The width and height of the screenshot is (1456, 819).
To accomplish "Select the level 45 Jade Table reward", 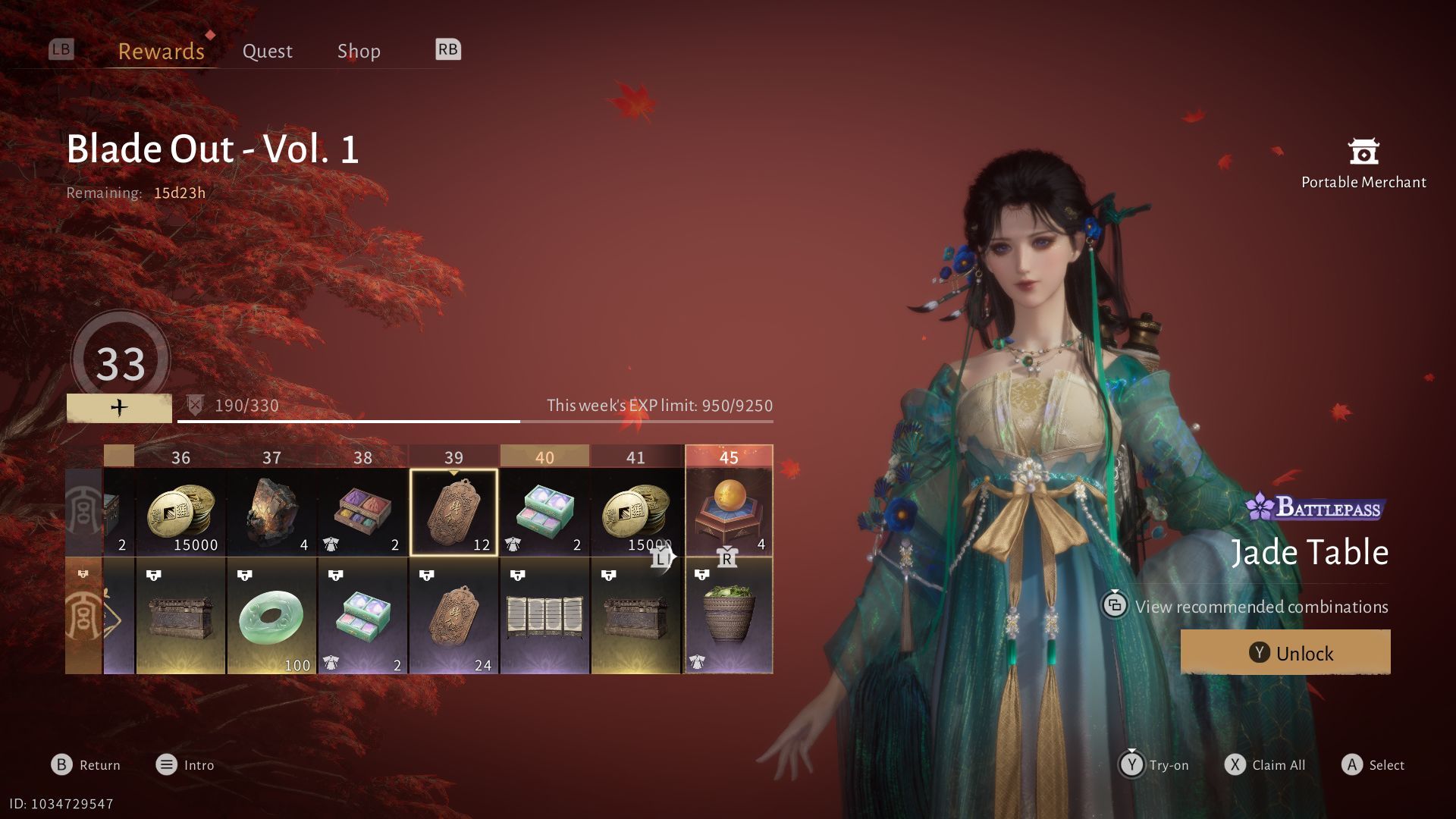I will click(728, 513).
